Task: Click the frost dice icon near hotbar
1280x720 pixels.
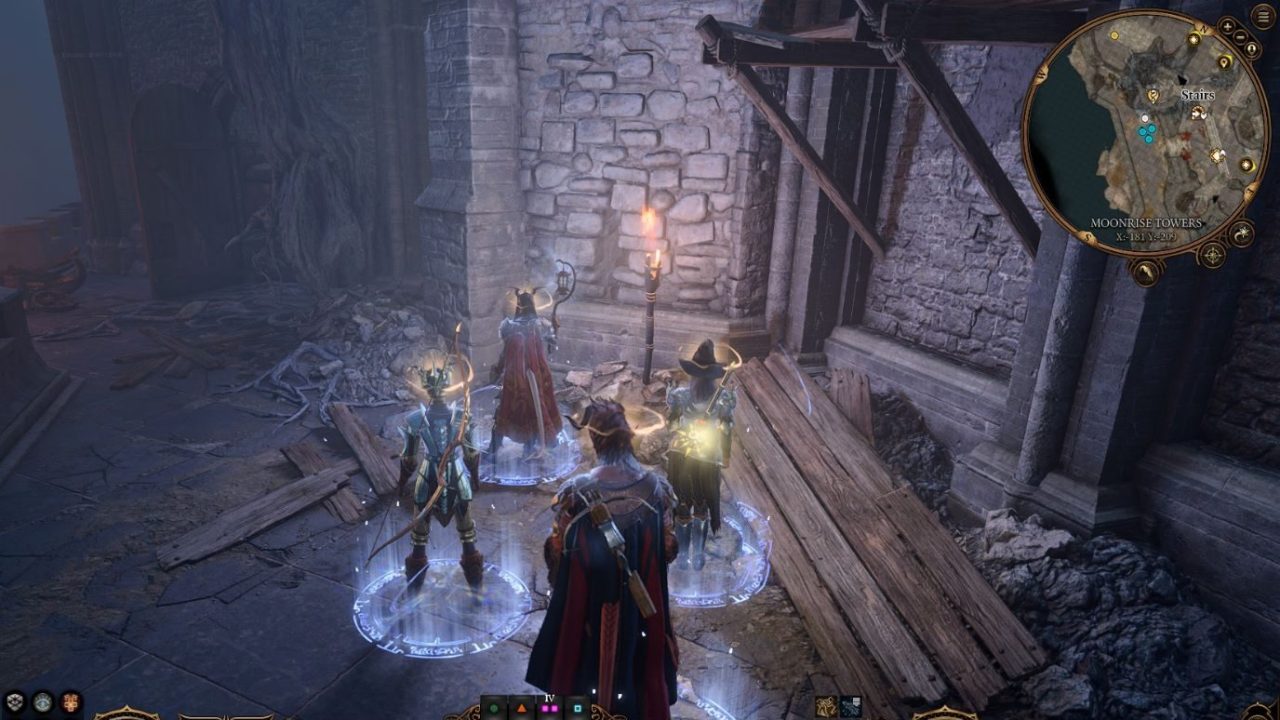Action: pos(851,707)
